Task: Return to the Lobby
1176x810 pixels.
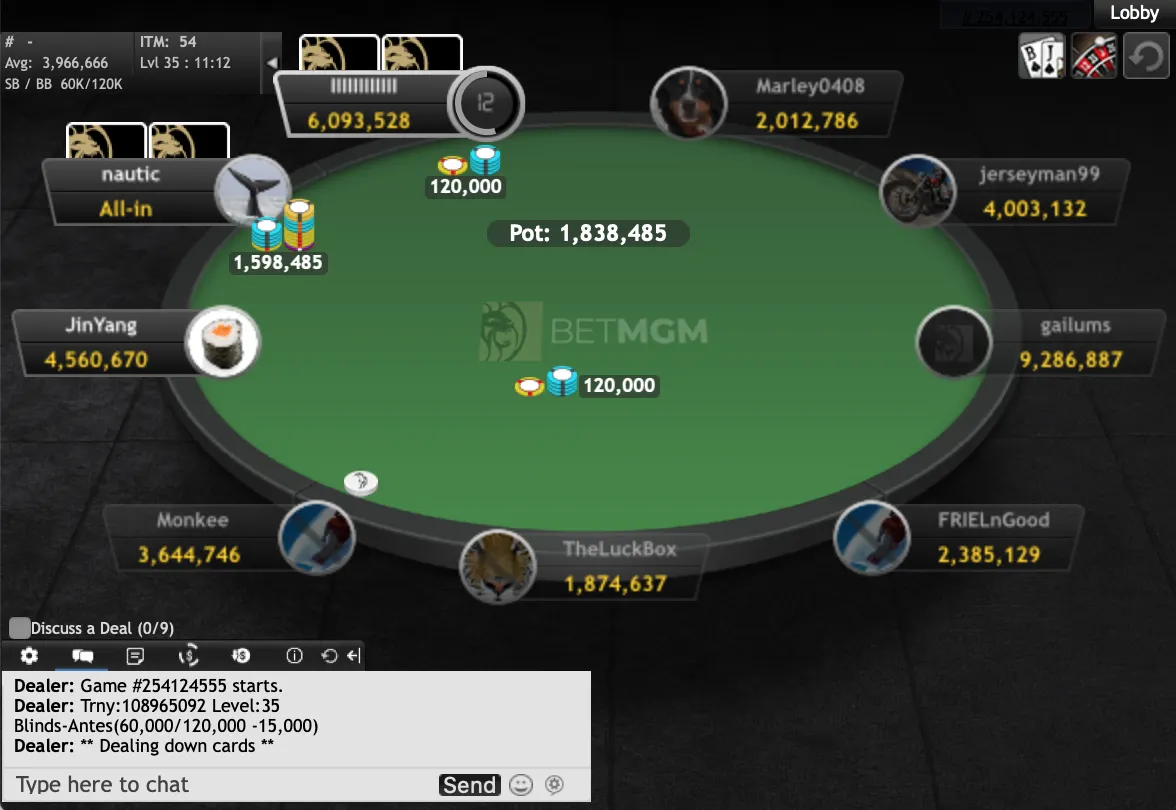Action: [1134, 13]
